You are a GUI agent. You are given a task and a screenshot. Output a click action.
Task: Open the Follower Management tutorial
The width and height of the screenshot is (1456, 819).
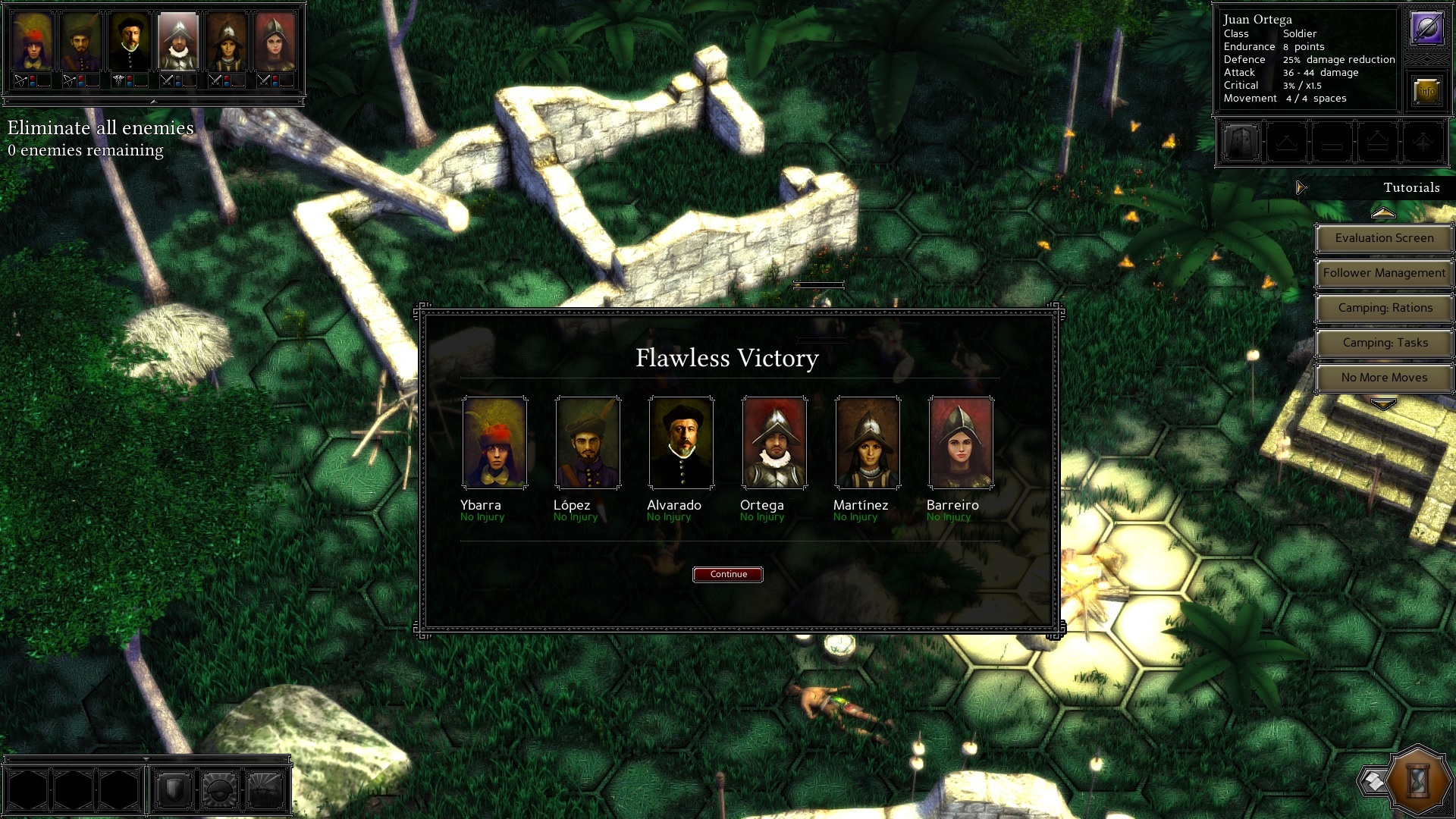tap(1384, 273)
